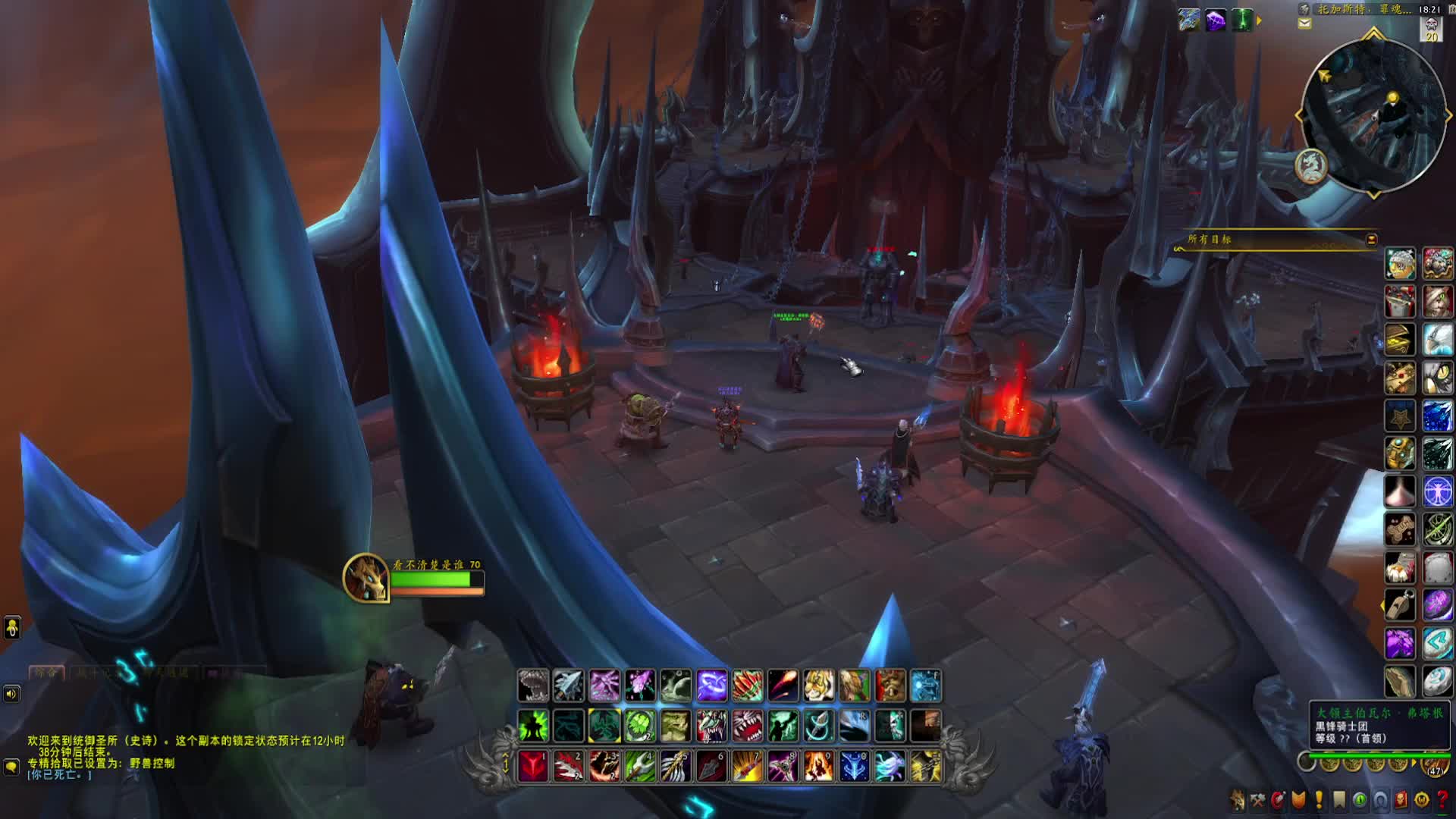
Task: Cast the golden spear ability in slot 7
Action: (x=747, y=767)
